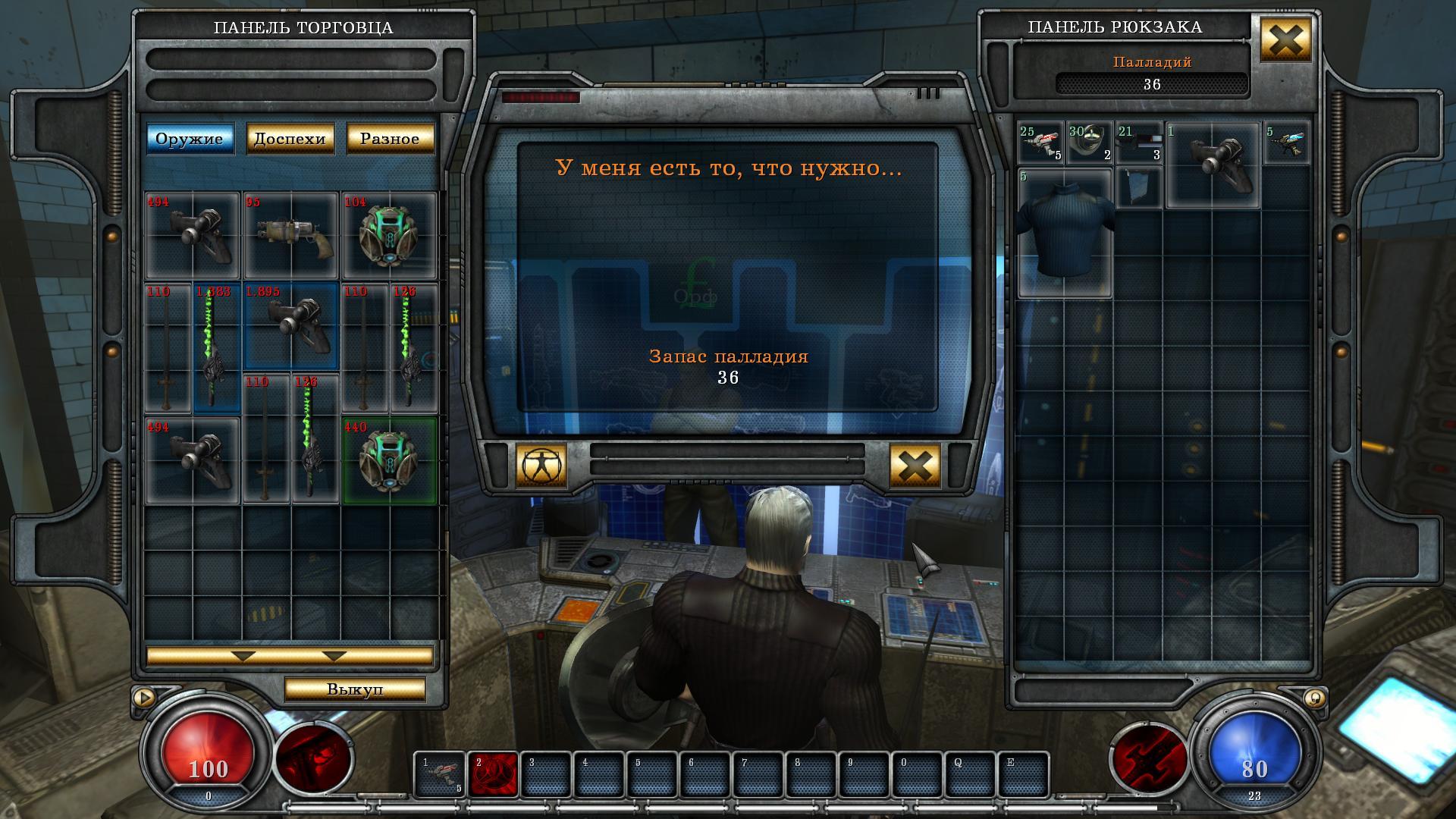The image size is (1456, 819).
Task: Close the merchant dialogue window
Action: [915, 466]
